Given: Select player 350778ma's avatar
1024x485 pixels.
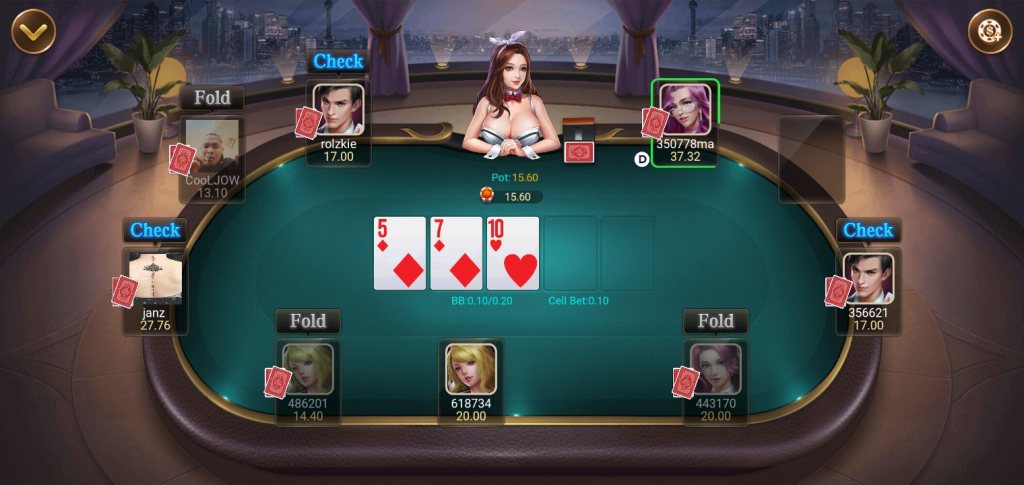Looking at the screenshot, I should [x=685, y=109].
